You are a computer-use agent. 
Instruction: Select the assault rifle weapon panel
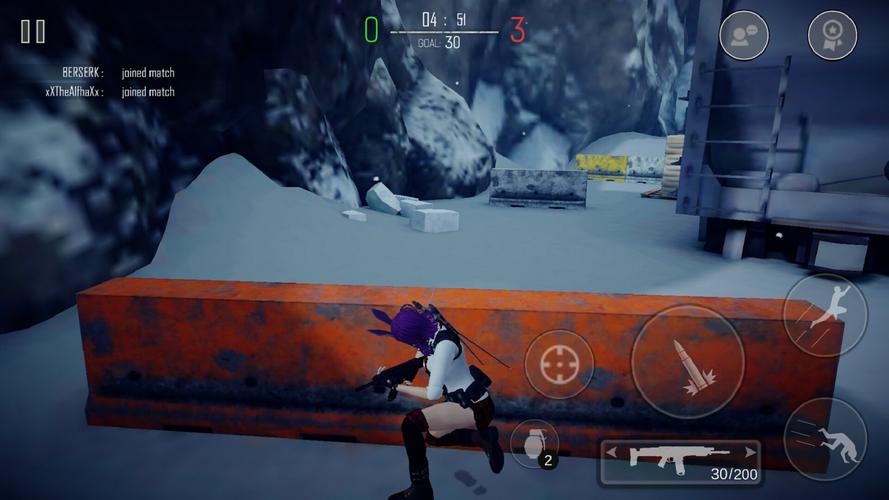click(x=680, y=460)
